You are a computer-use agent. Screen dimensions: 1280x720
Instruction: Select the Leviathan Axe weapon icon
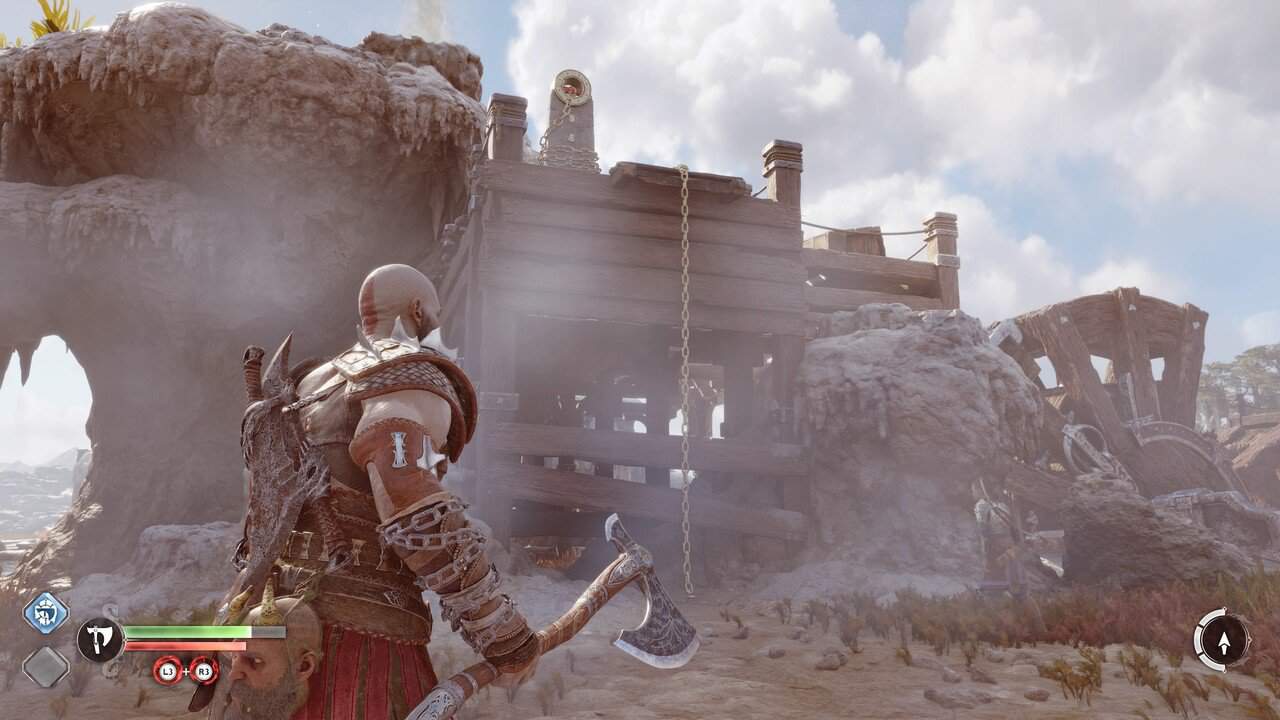tap(100, 640)
